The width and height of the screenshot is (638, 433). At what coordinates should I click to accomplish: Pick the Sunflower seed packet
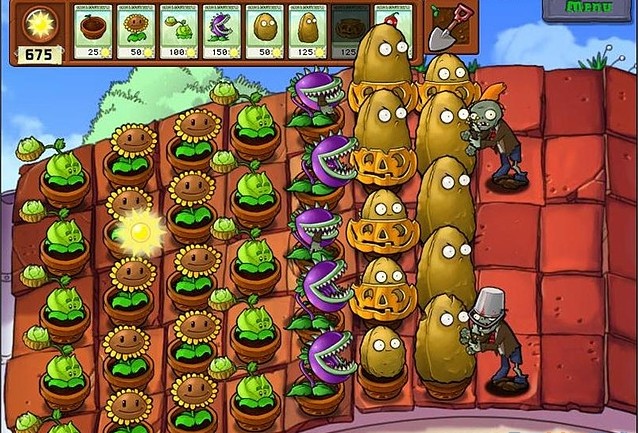[x=137, y=30]
